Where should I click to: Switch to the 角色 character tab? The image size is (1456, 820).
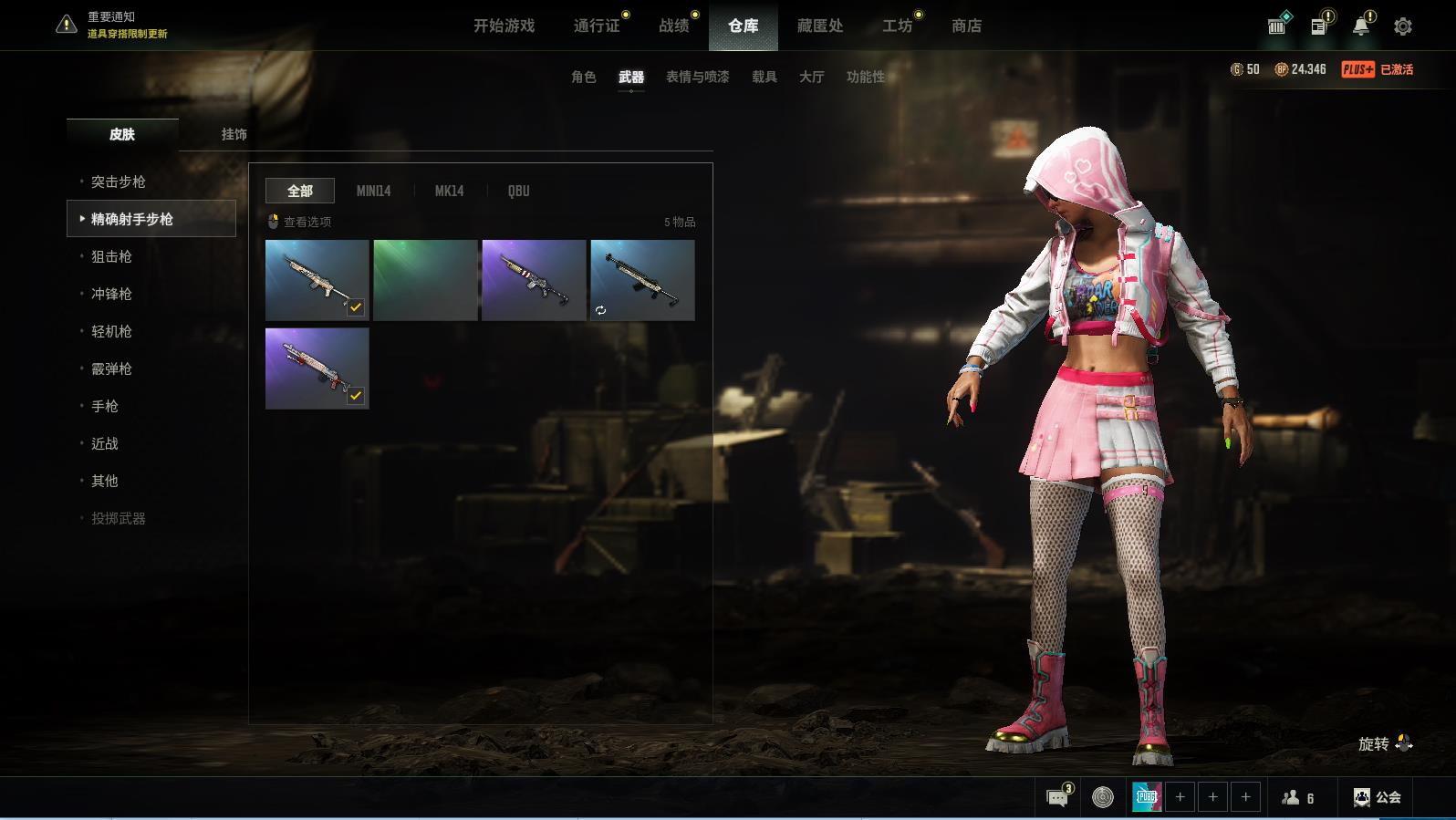(x=583, y=77)
